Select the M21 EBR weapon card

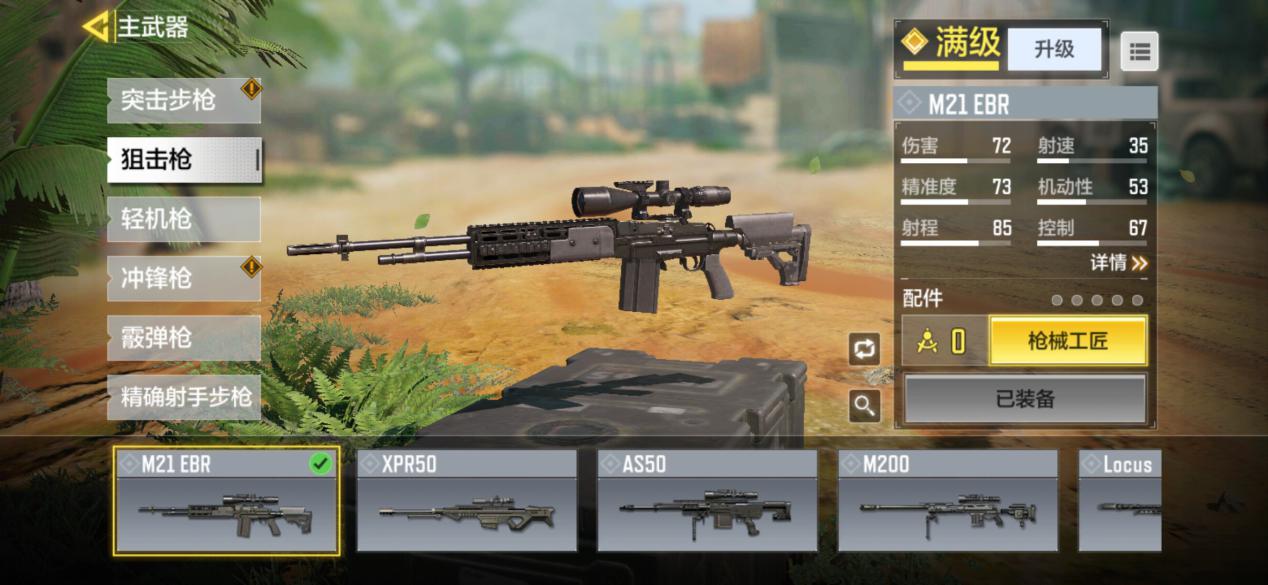coord(226,500)
